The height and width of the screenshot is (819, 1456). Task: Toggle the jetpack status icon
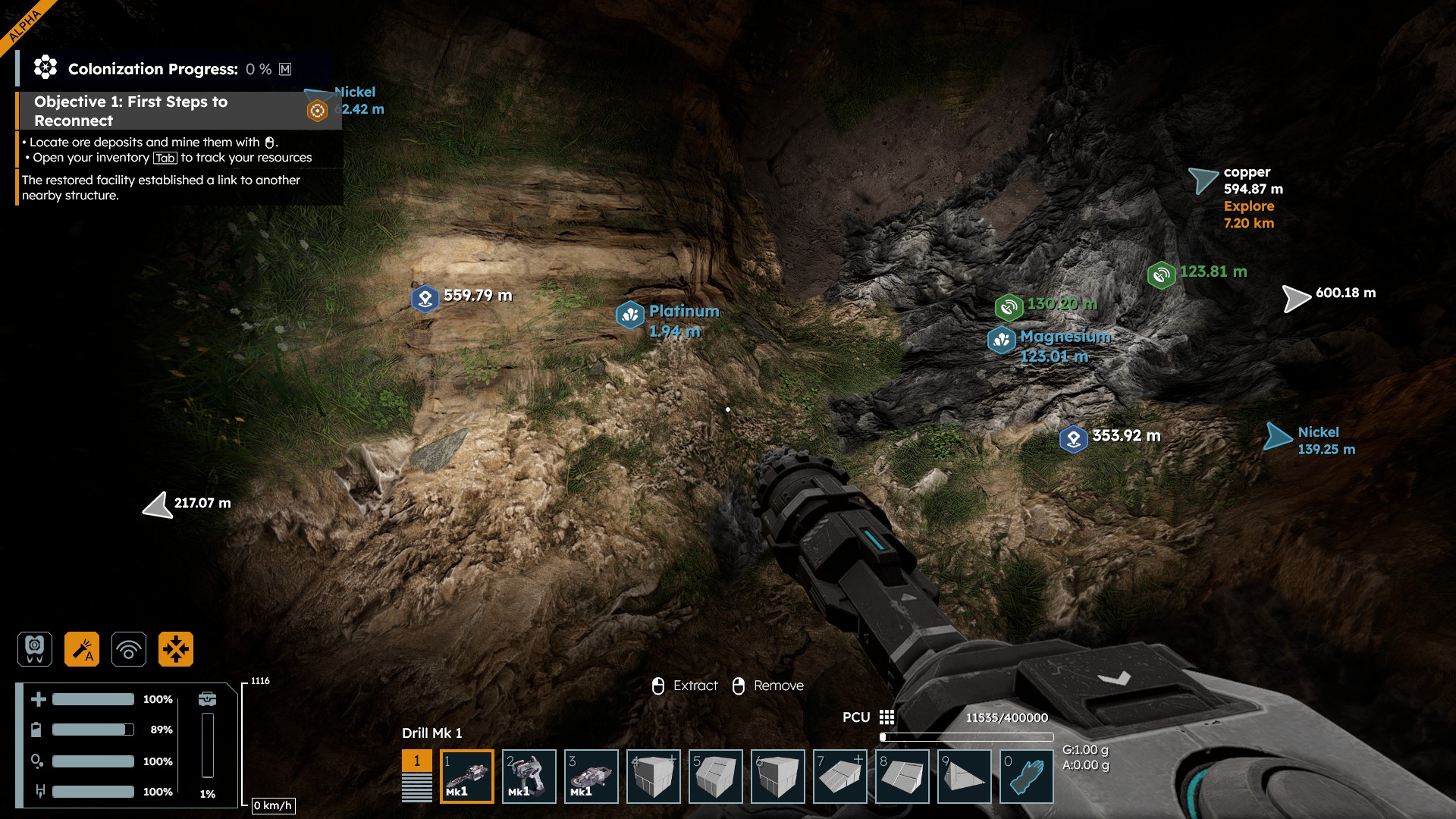tap(35, 649)
